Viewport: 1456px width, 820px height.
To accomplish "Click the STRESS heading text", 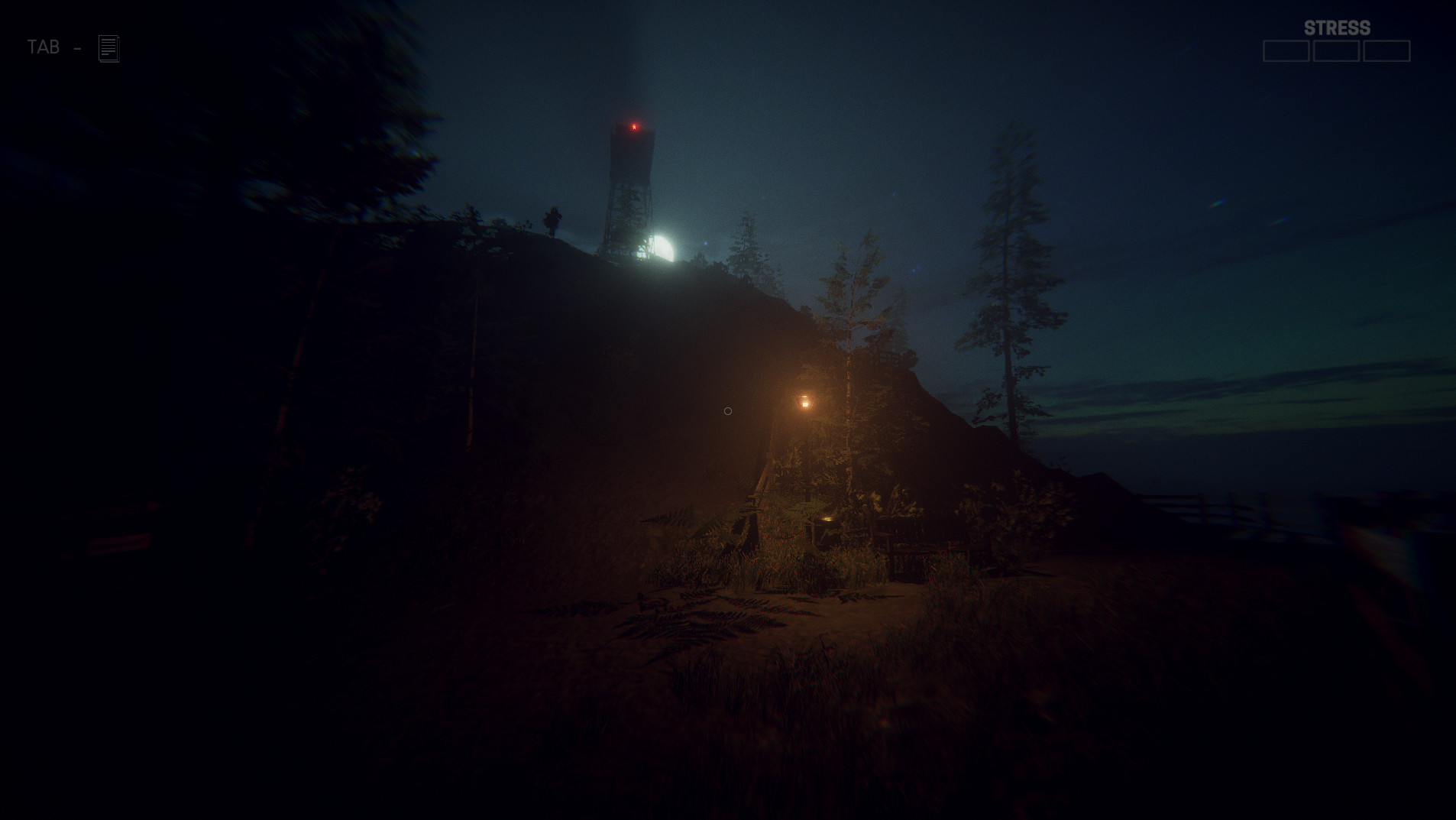I will [x=1337, y=28].
